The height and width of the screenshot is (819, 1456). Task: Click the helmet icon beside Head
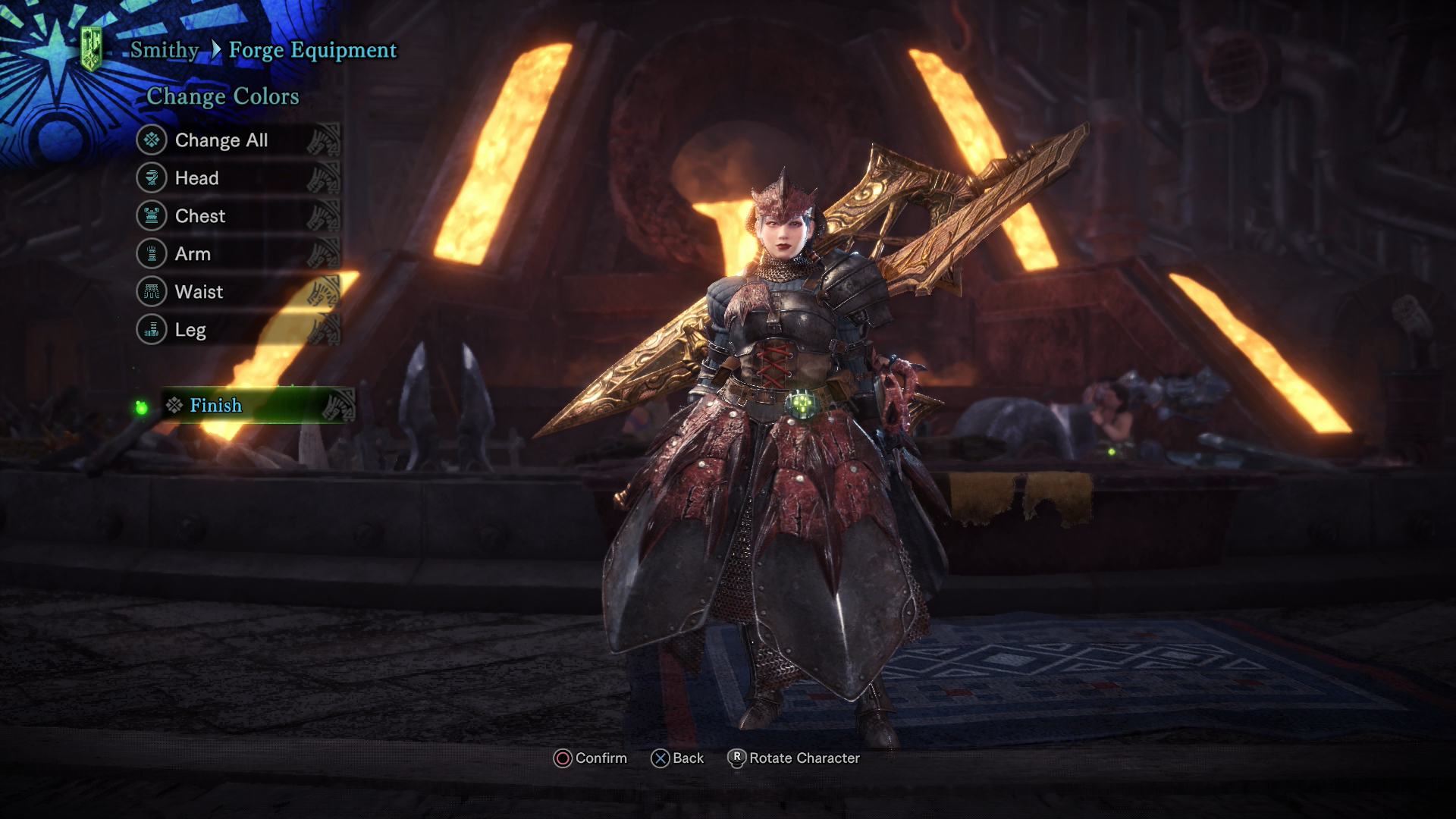click(x=151, y=178)
